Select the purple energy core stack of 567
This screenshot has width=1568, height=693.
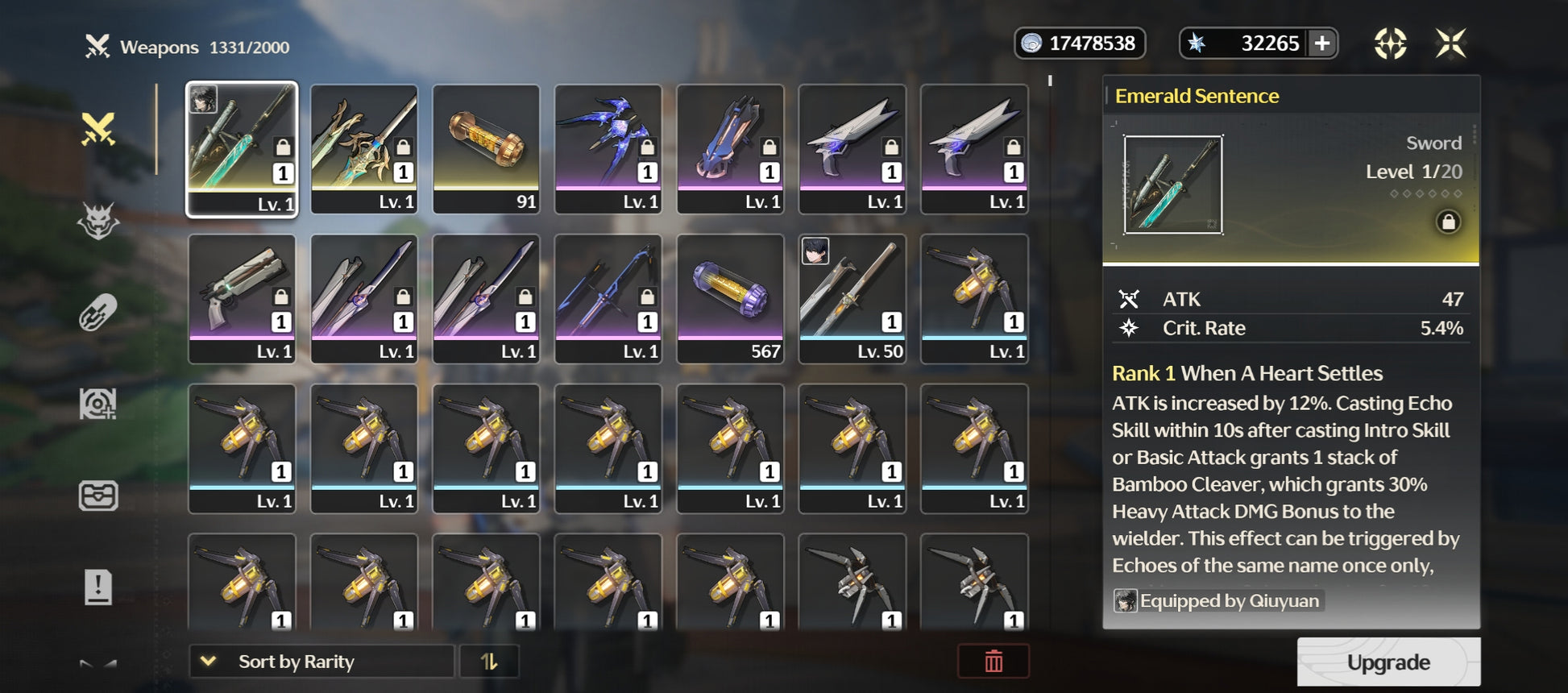730,298
